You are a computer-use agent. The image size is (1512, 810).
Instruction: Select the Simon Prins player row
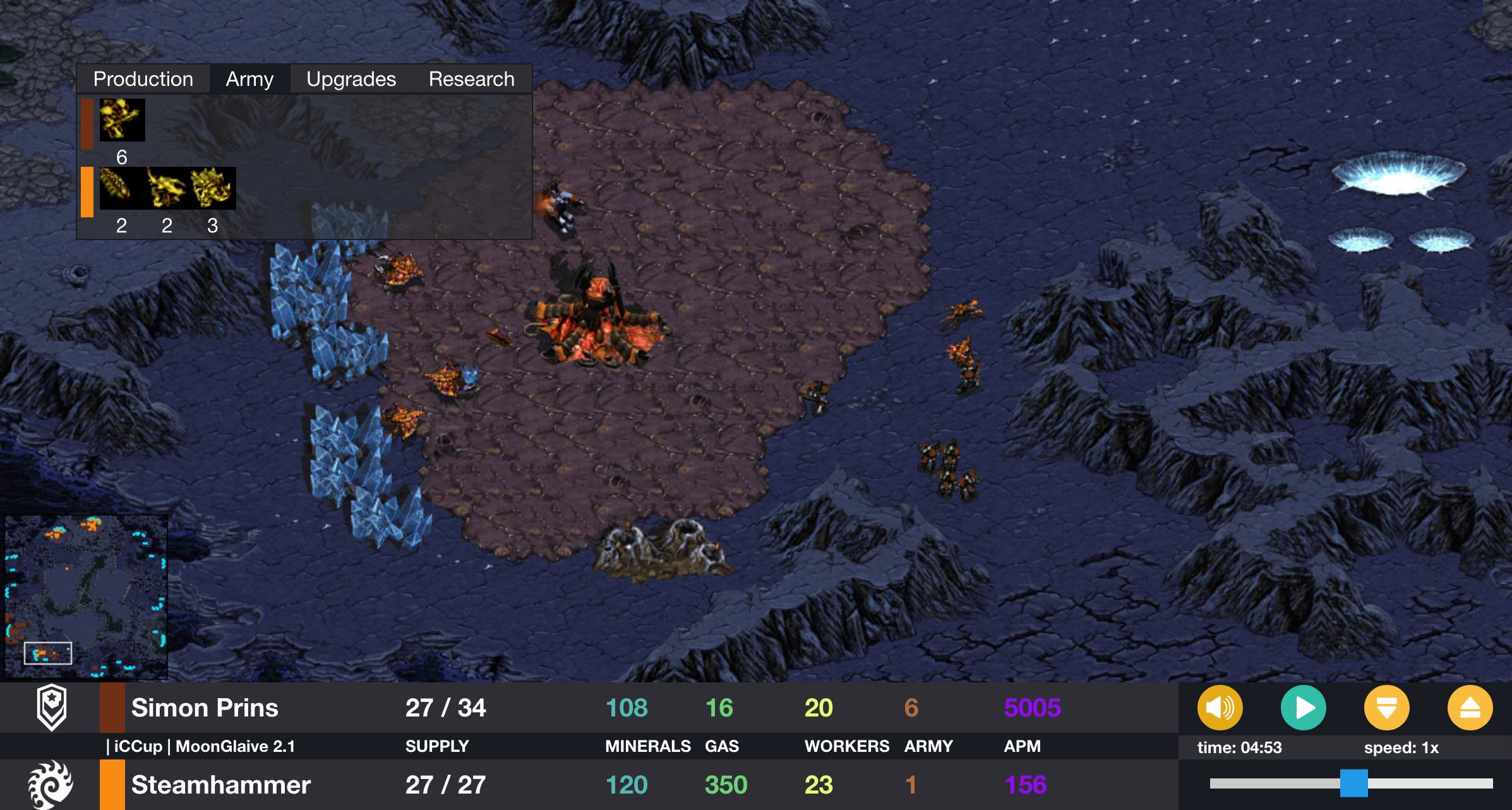click(205, 708)
